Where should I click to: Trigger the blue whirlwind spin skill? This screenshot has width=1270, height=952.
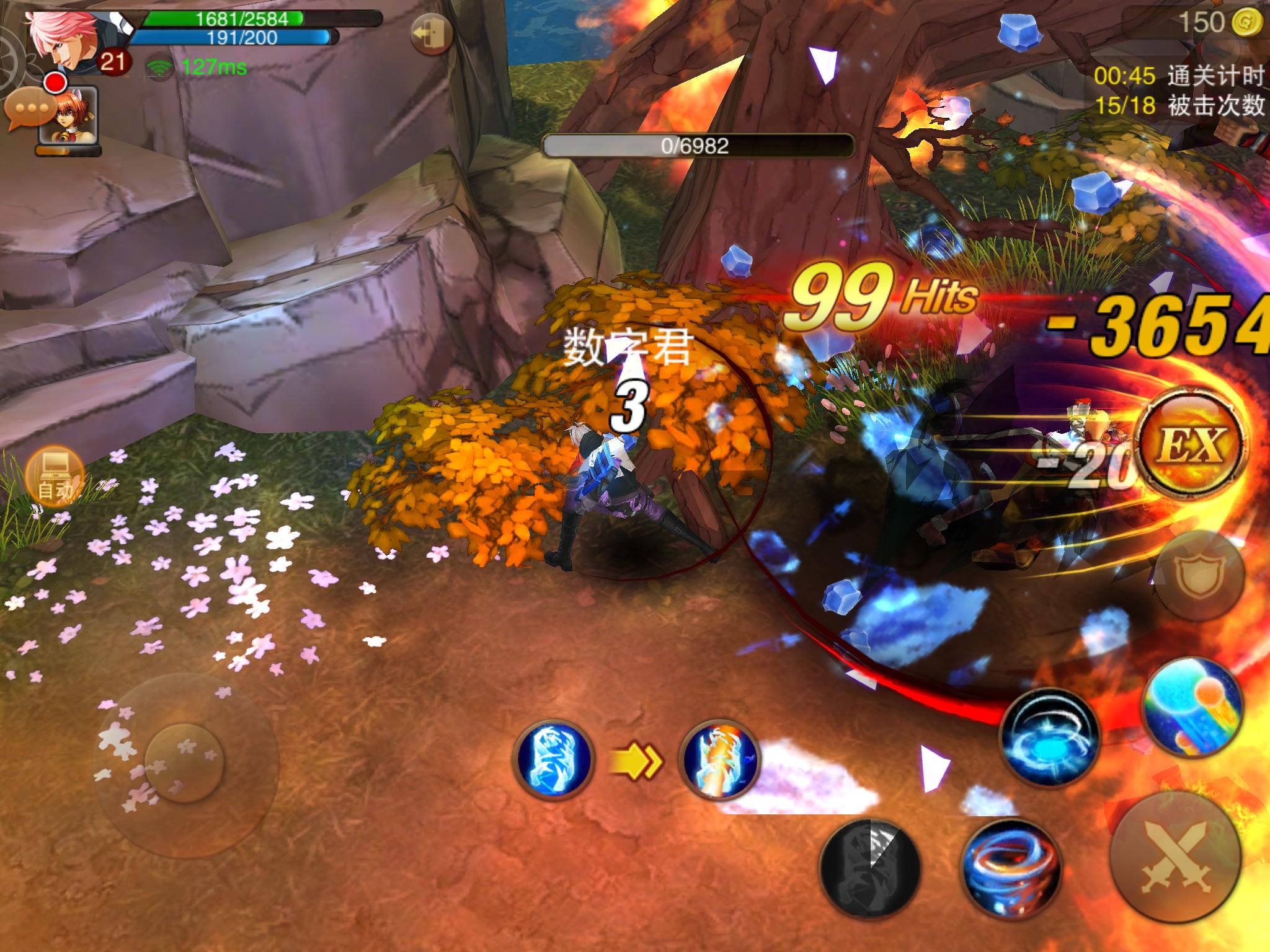pyautogui.click(x=1049, y=738)
